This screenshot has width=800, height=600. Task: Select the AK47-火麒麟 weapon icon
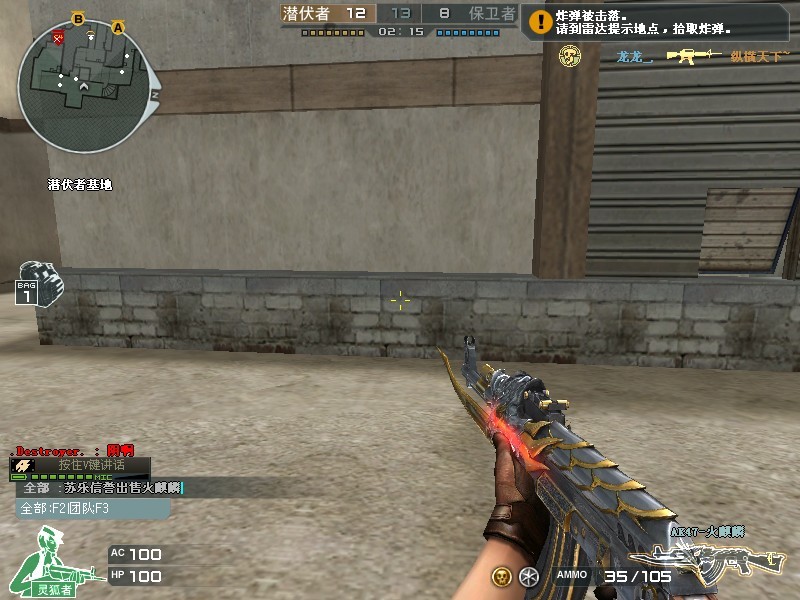713,560
